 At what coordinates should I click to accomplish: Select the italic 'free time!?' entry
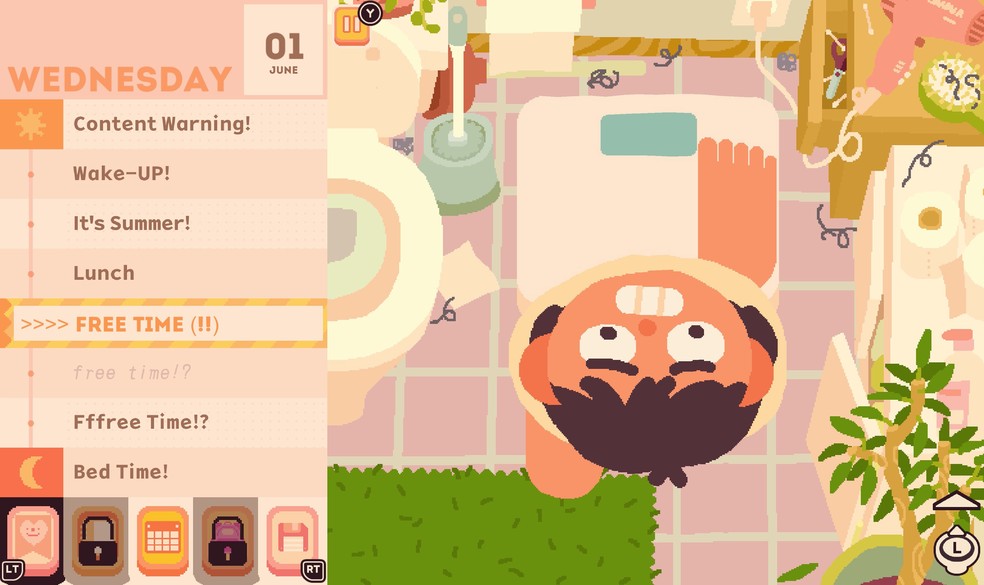tap(131, 373)
